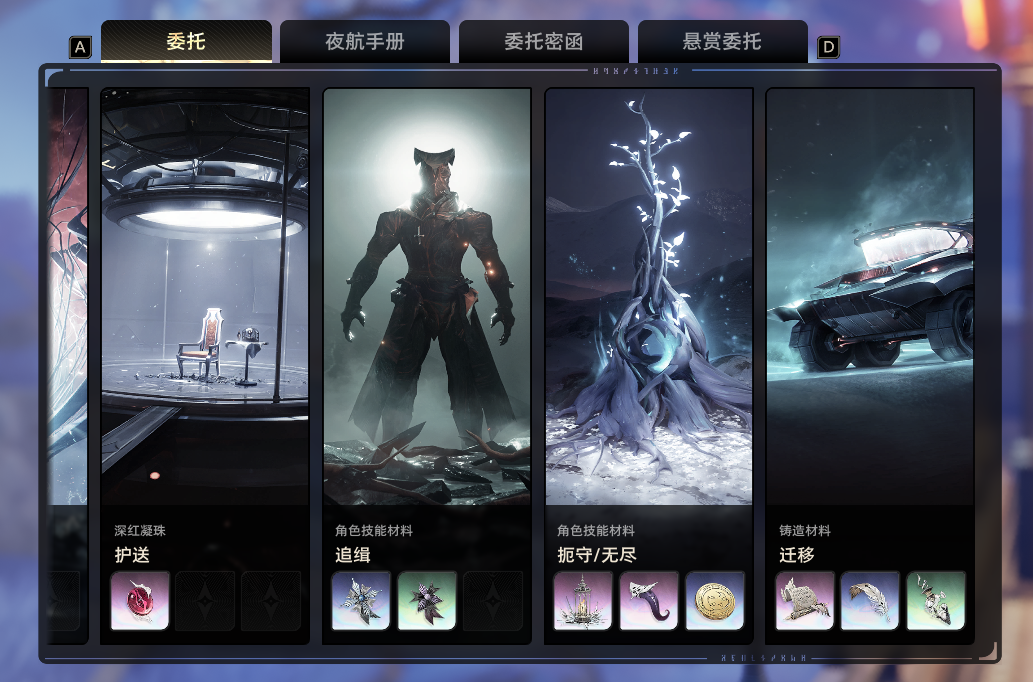The height and width of the screenshot is (682, 1033).
Task: Open the 夜航手册 tab
Action: tap(365, 42)
